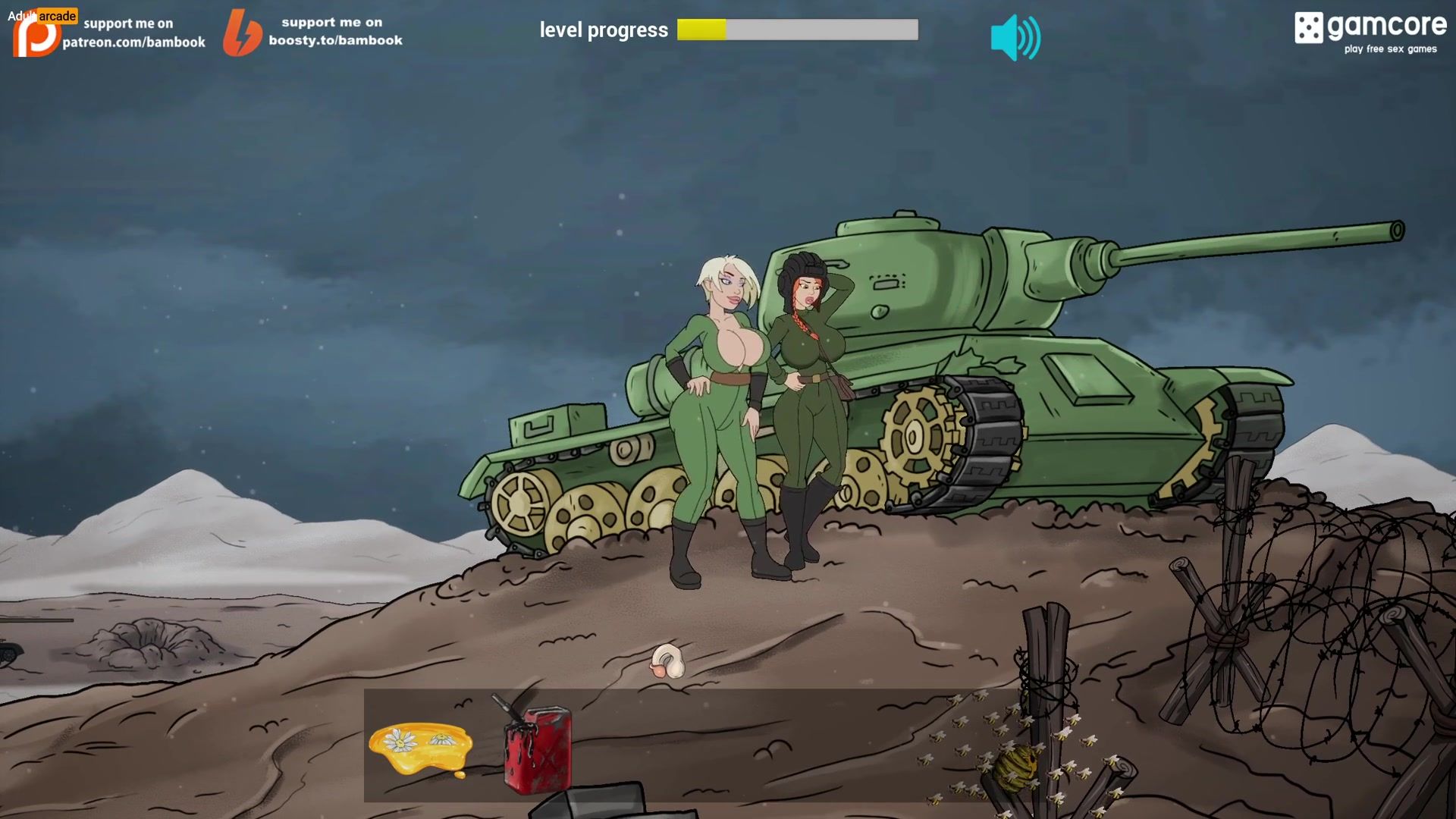Open the Patreon support link

[110, 33]
